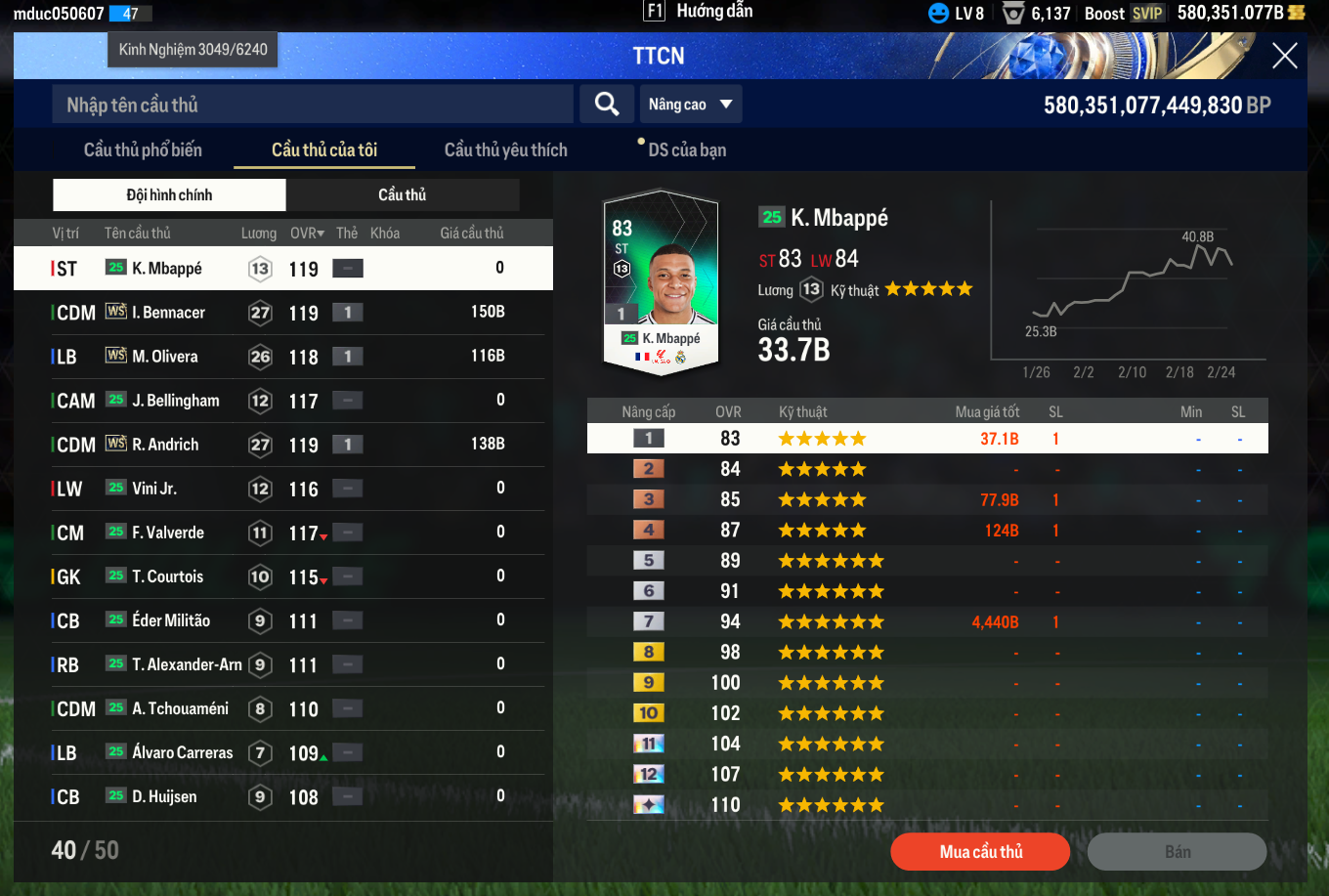Show the DS của bạn tab

[686, 149]
